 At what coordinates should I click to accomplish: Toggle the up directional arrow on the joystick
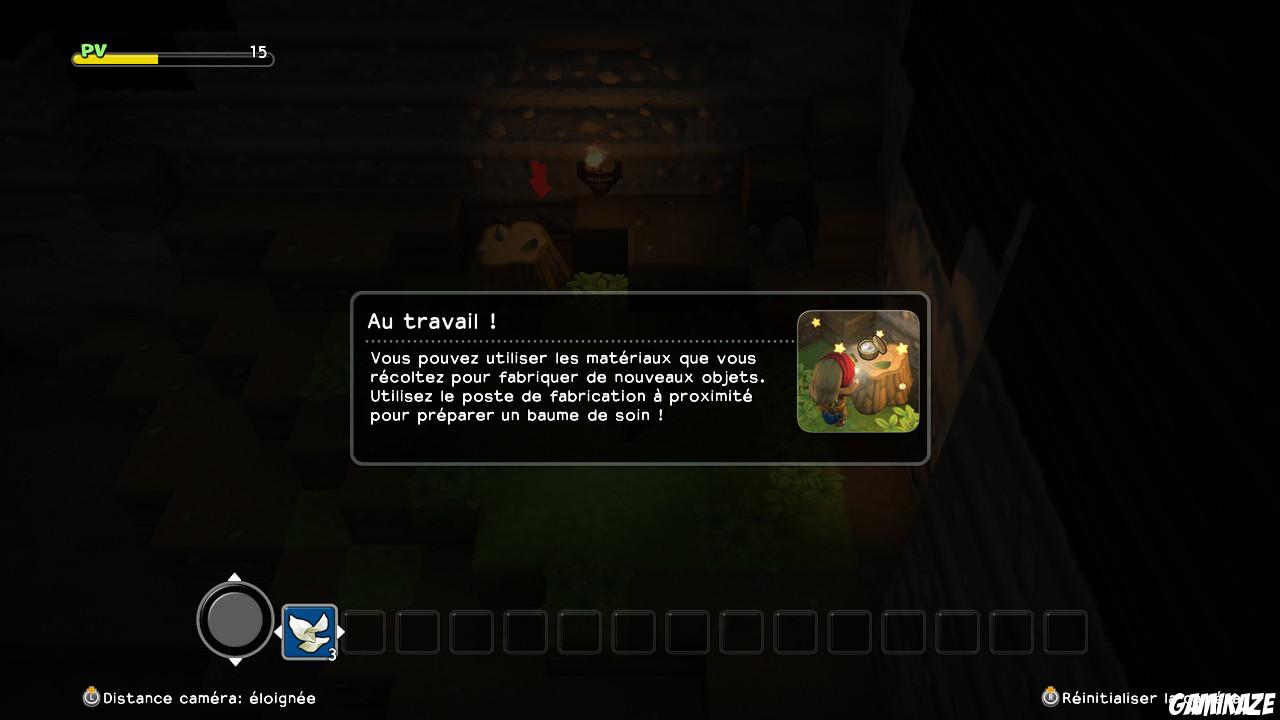(x=235, y=578)
